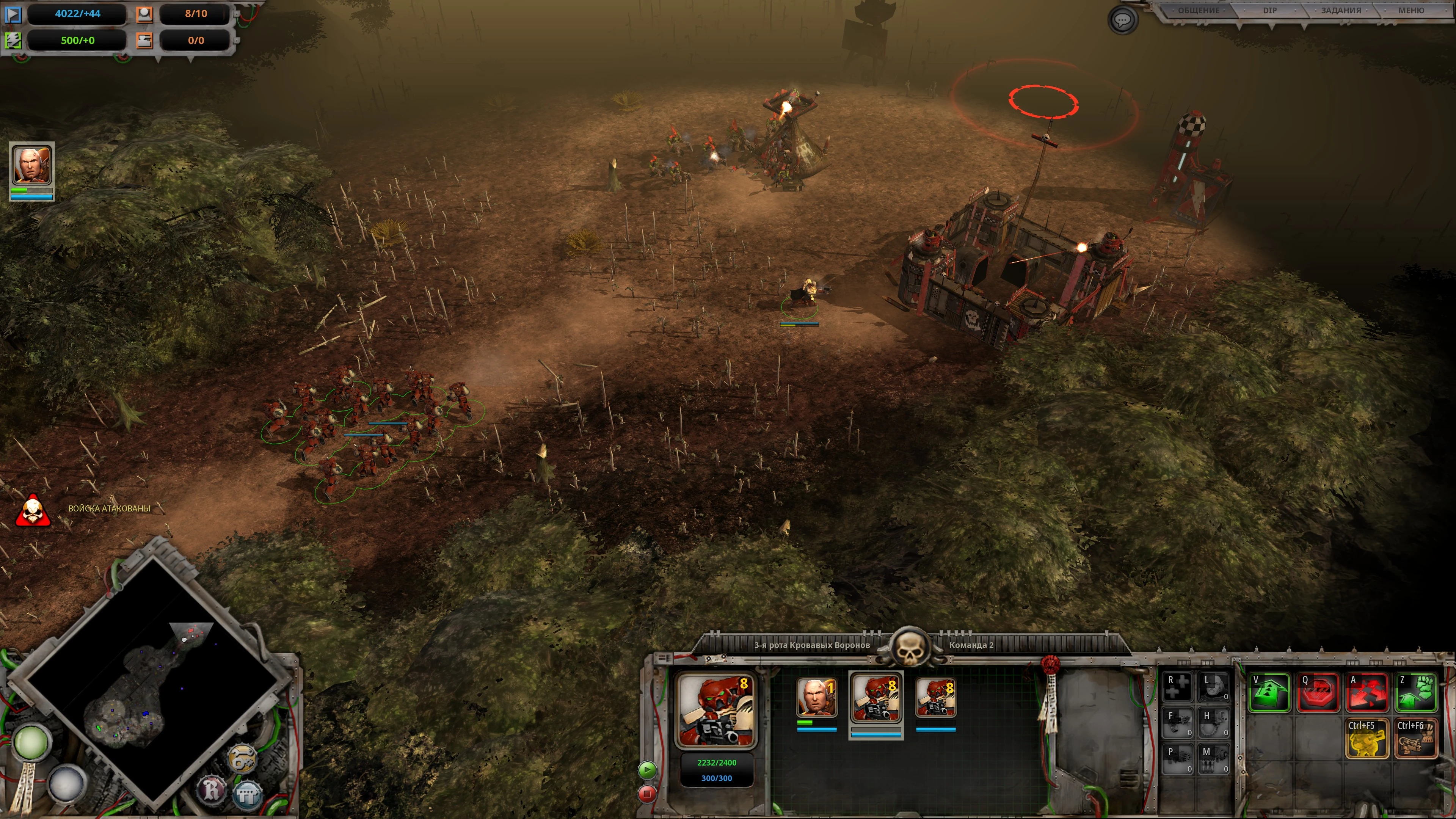1456x819 pixels.
Task: Click the speech bubble chat icon
Action: [1122, 20]
